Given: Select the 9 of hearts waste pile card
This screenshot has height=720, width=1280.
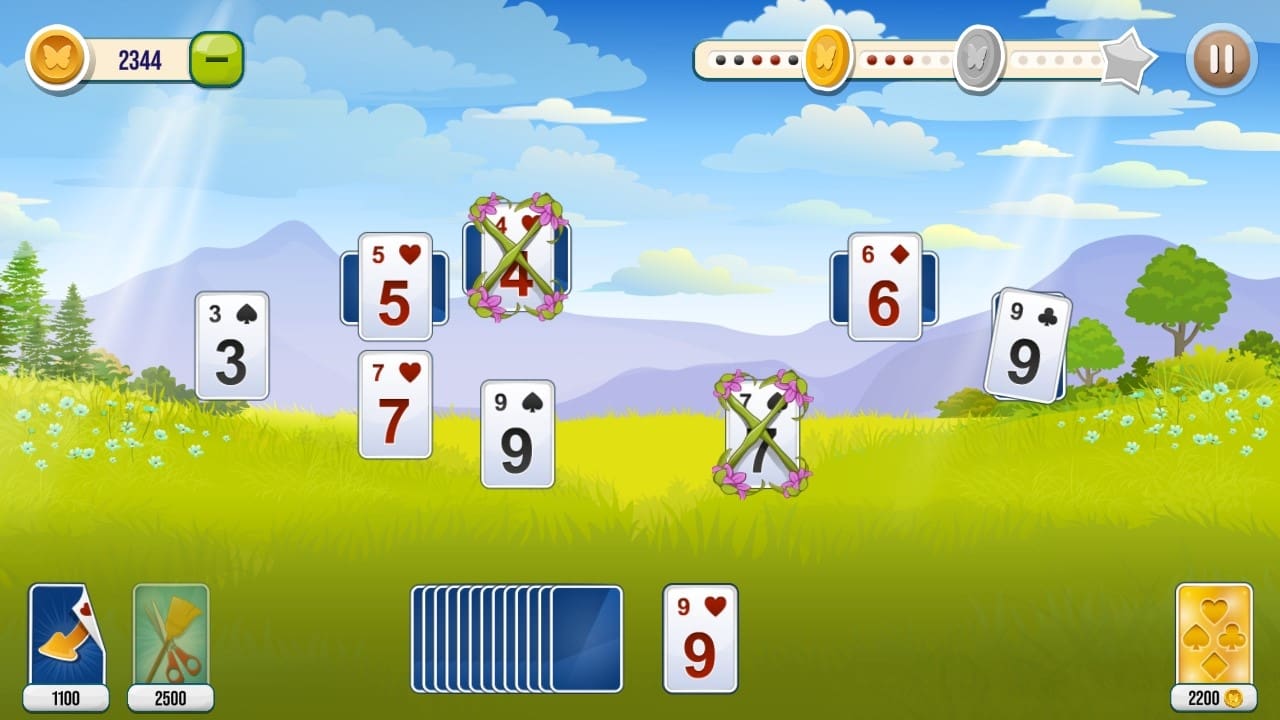Looking at the screenshot, I should (700, 637).
